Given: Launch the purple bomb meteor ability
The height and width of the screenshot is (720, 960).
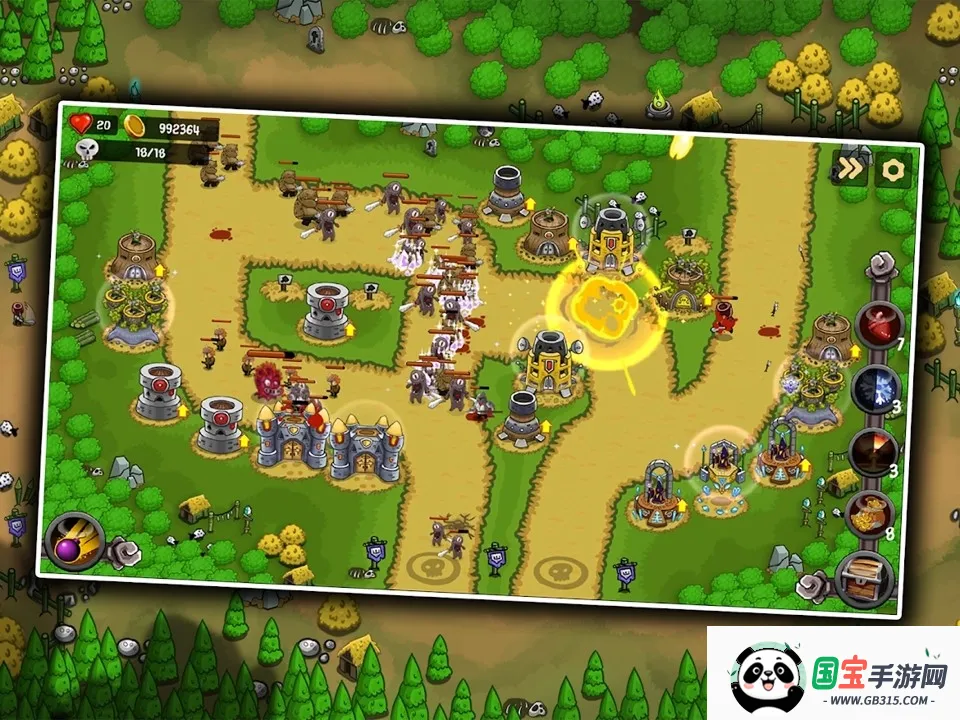Looking at the screenshot, I should (75, 540).
